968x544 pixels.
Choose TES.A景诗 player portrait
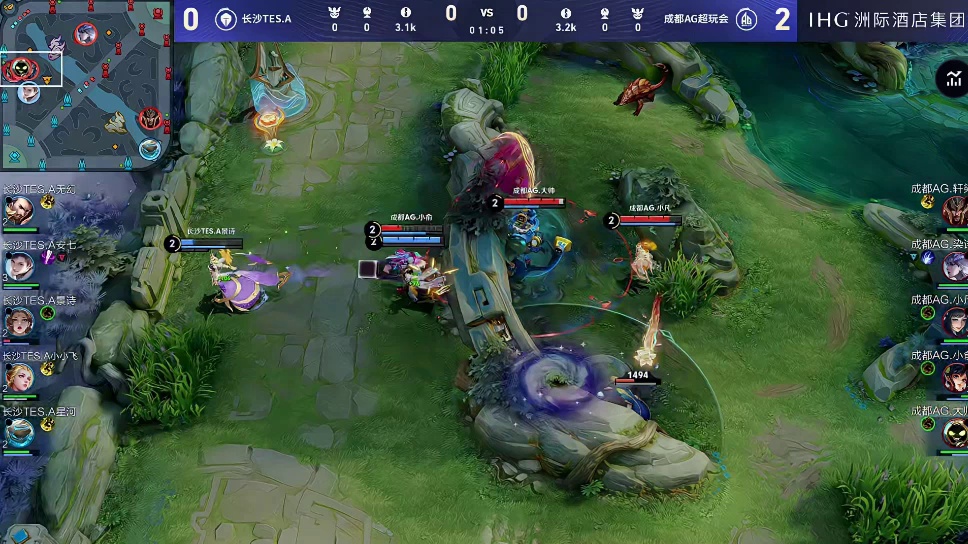point(19,321)
